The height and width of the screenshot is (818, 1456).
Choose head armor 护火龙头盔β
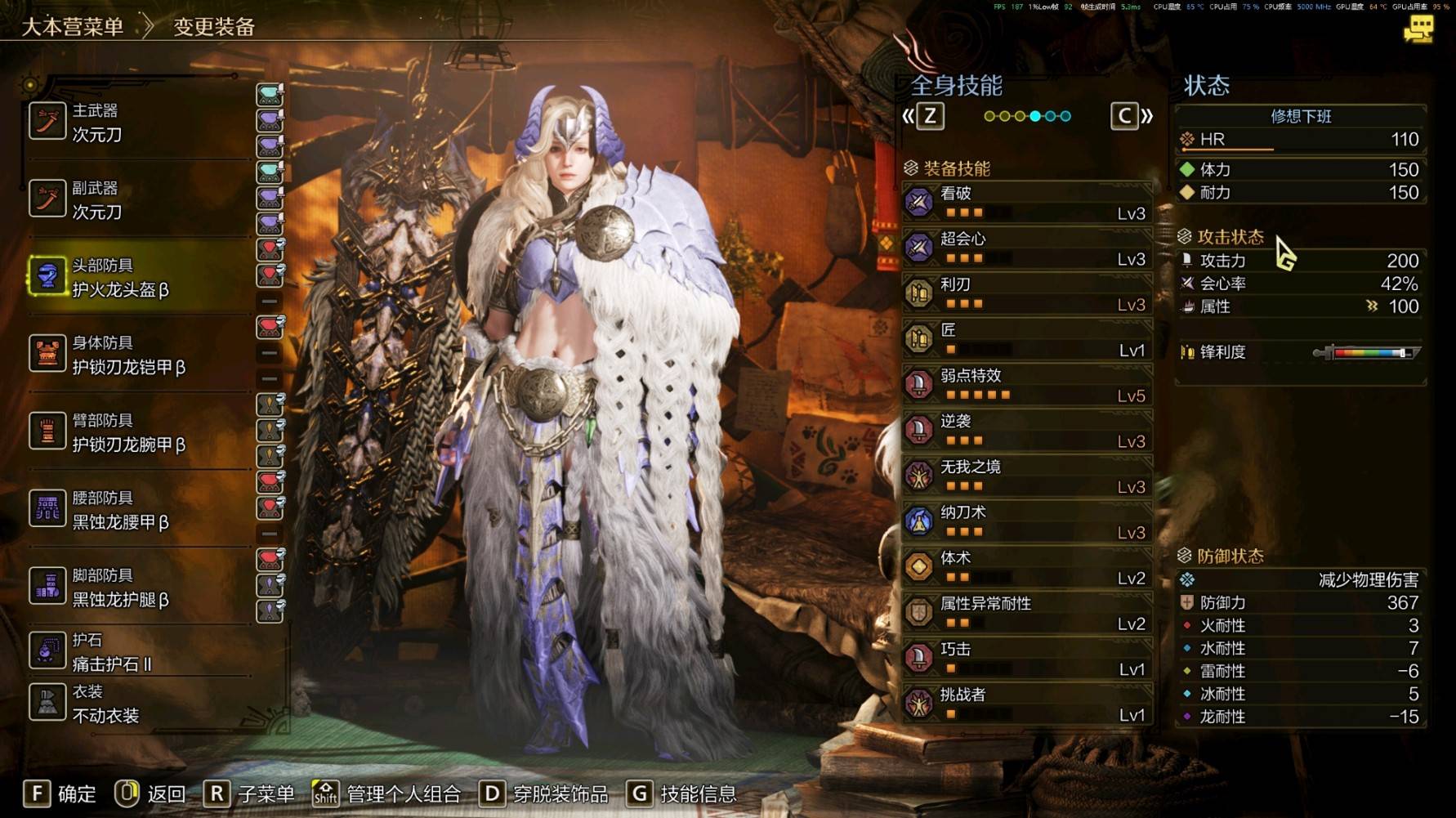139,278
